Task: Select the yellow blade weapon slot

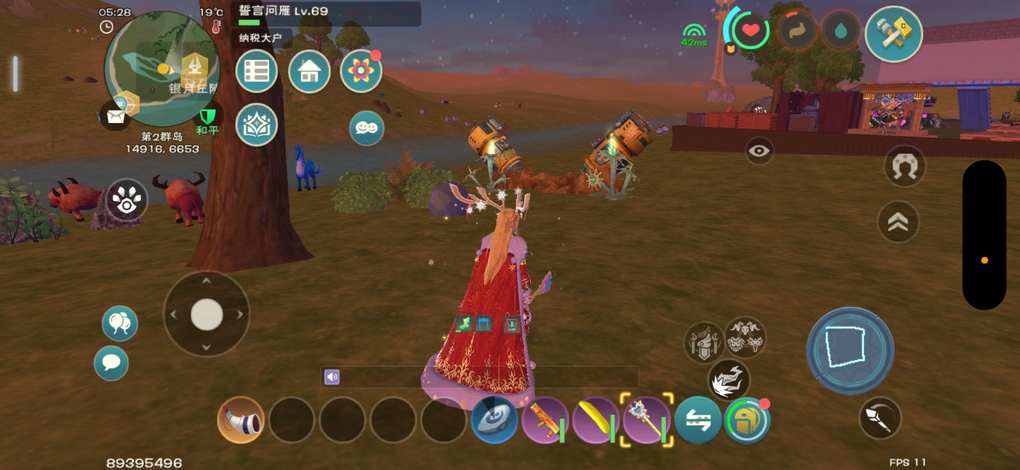Action: coord(597,420)
